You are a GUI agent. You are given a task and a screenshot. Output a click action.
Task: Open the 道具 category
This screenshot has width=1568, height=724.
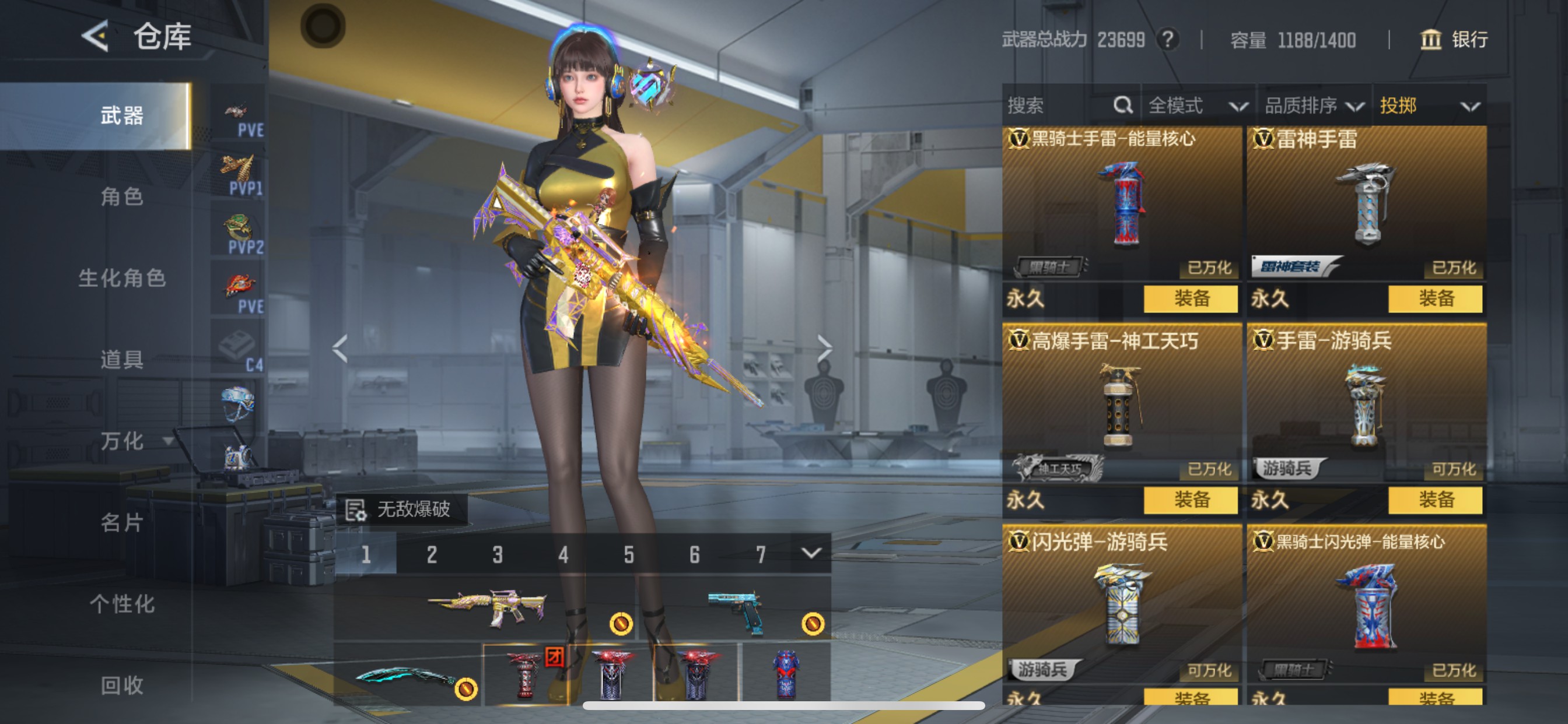(122, 360)
